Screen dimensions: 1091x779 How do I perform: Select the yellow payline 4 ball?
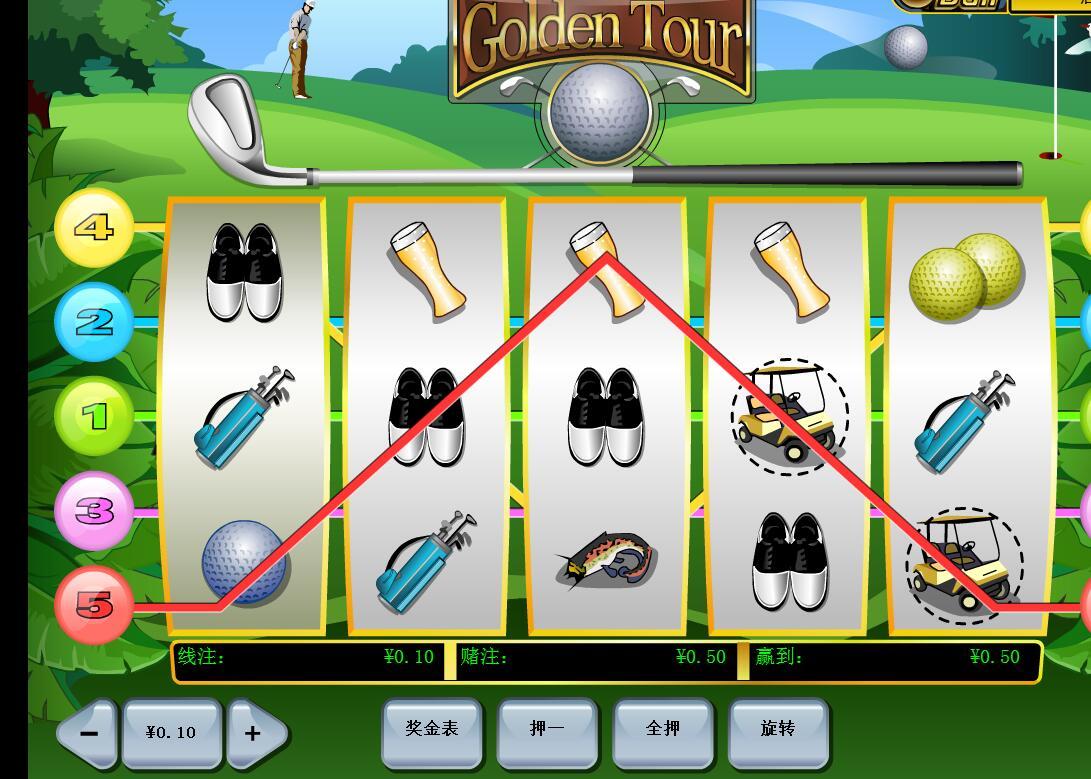94,228
